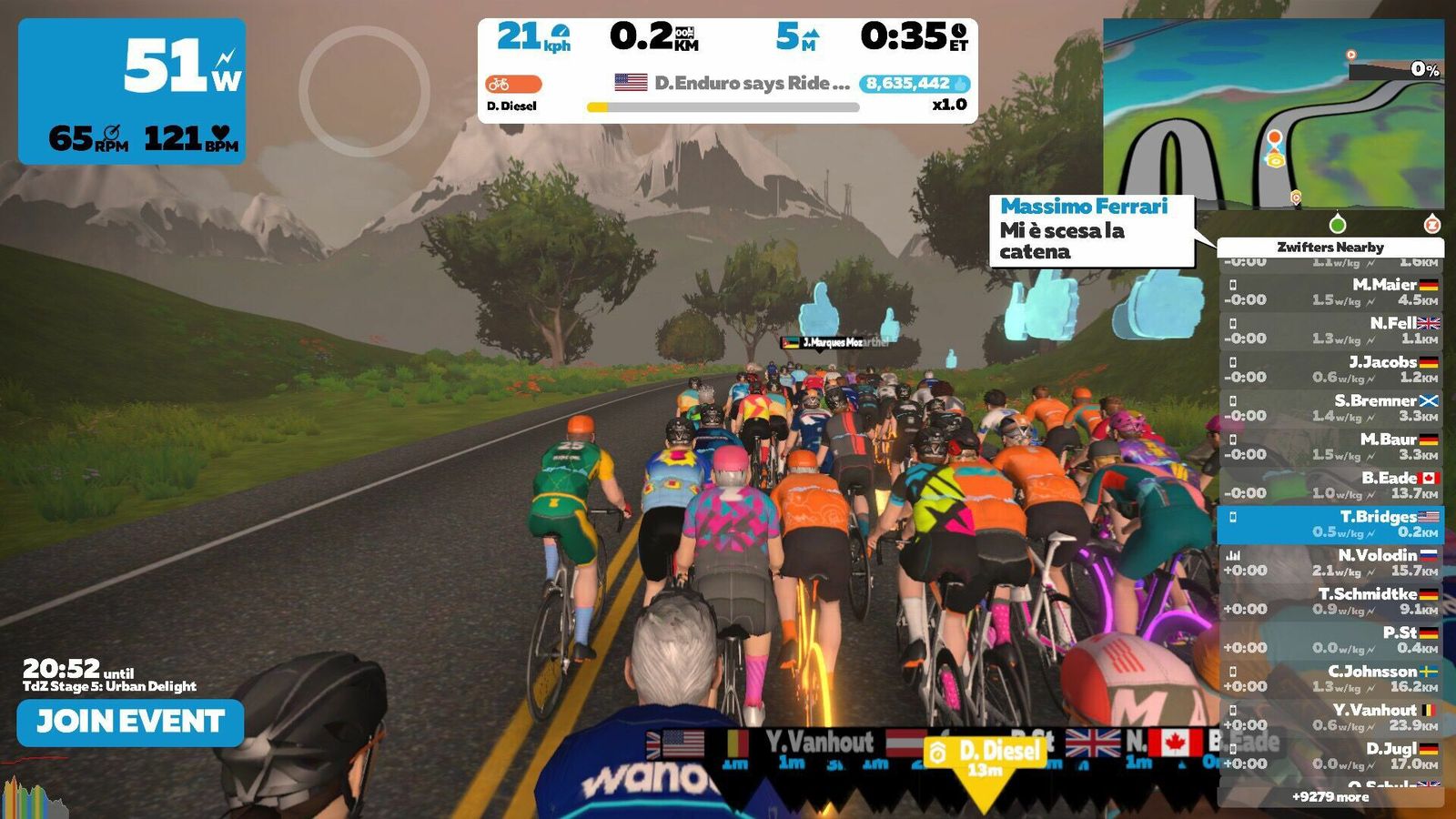1456x819 pixels.
Task: Select B.Eade rider row
Action: point(1330,485)
